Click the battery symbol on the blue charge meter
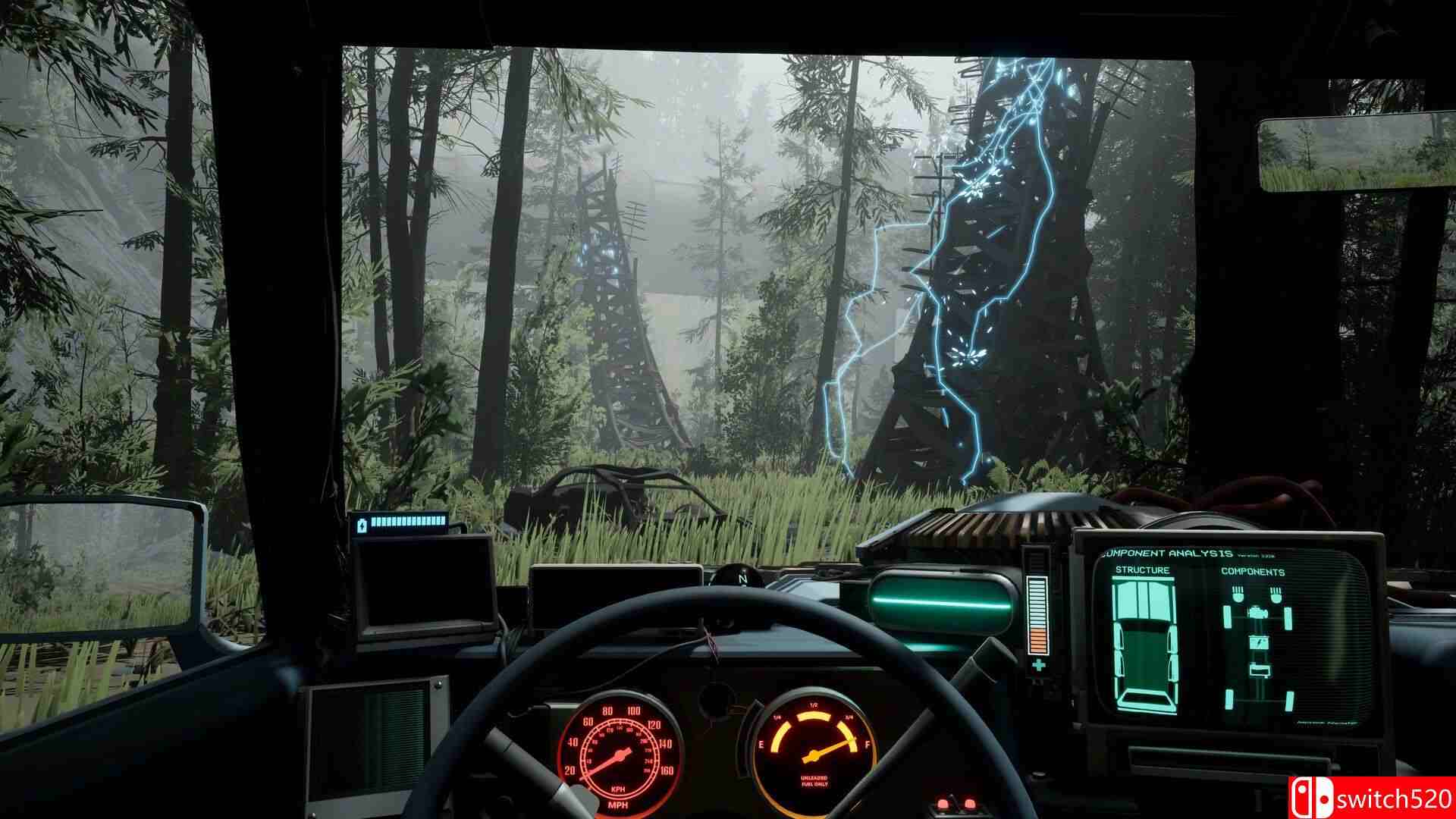 (361, 525)
